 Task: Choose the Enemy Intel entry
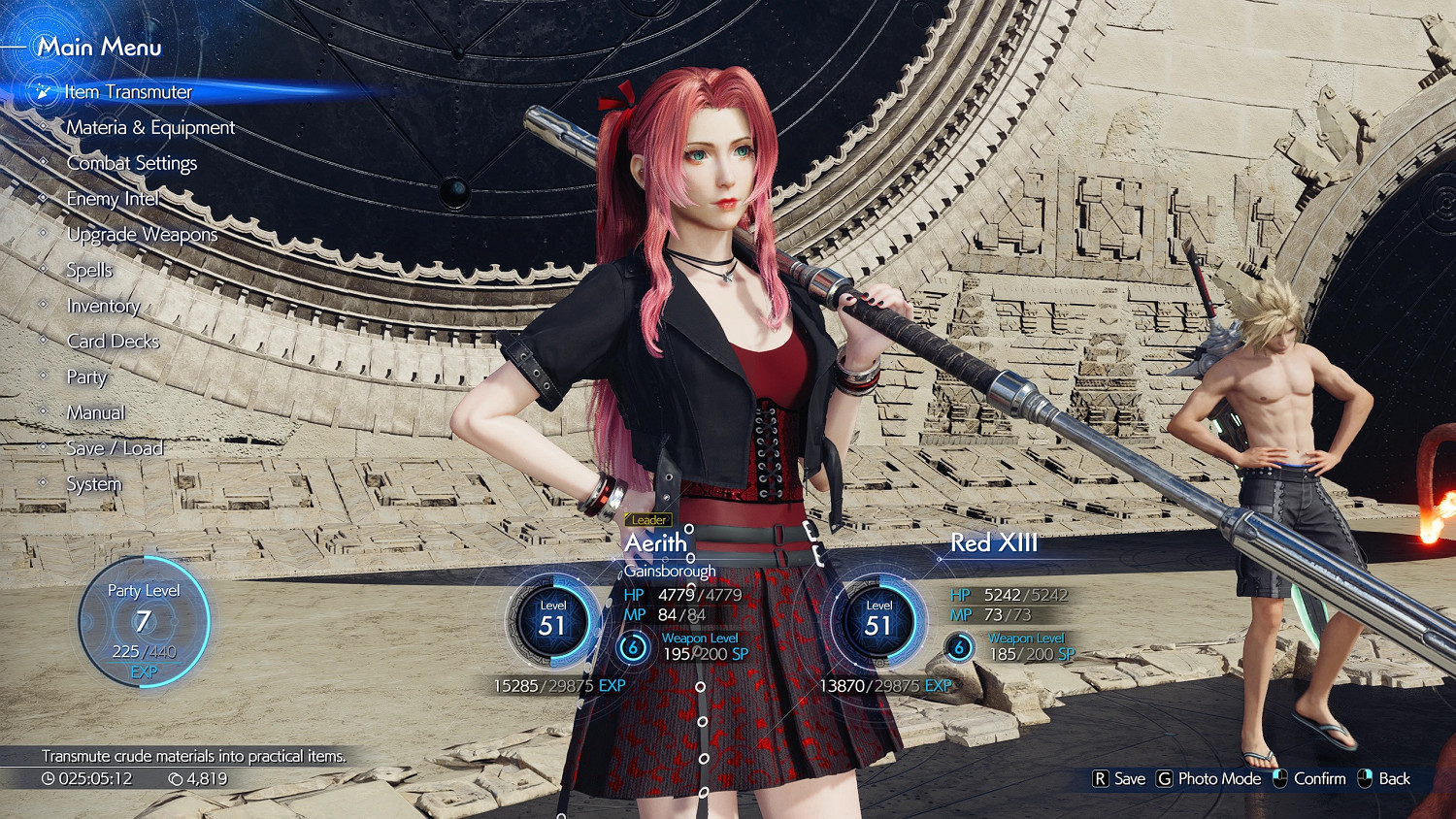(113, 199)
